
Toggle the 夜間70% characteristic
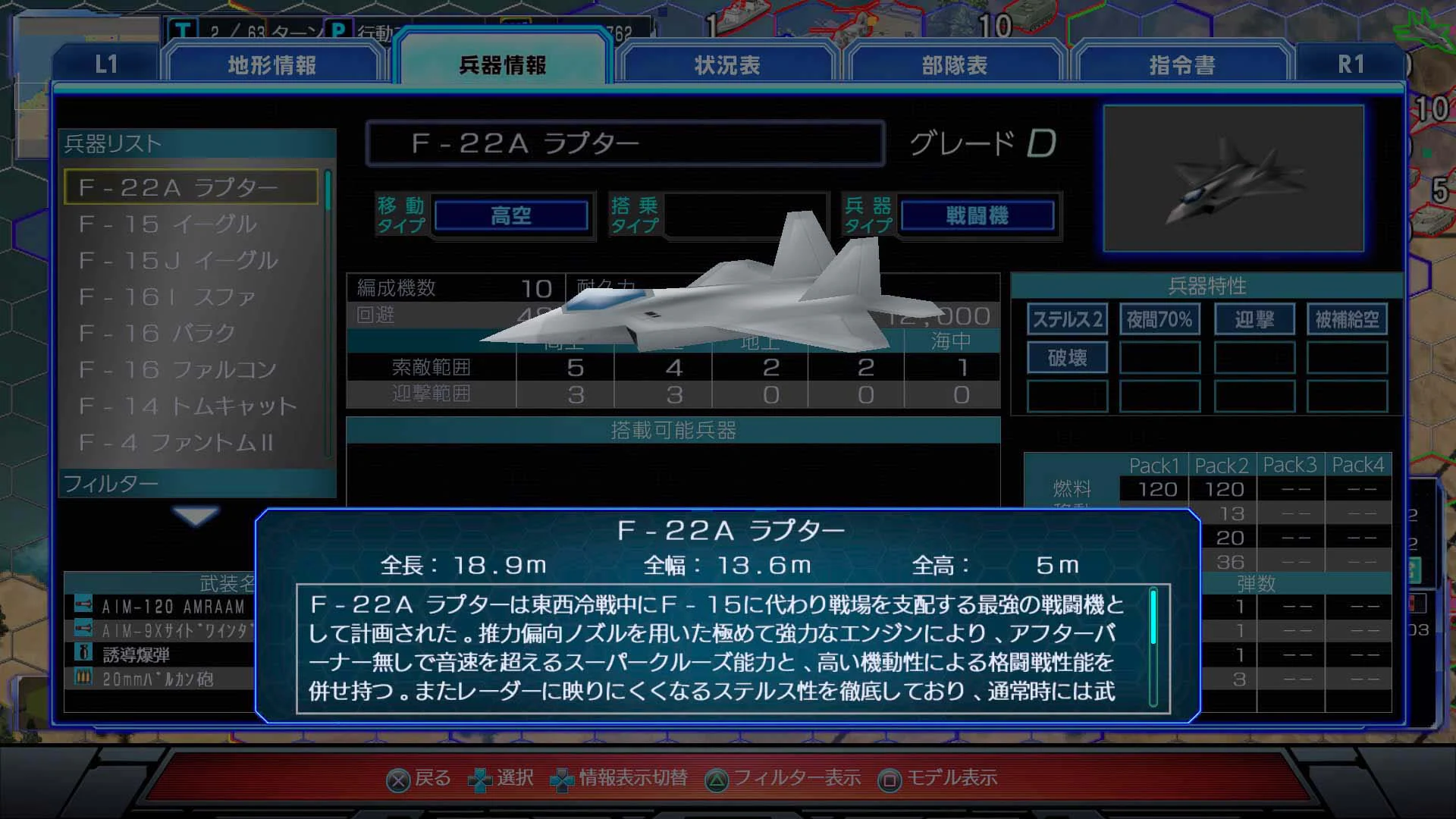tap(1159, 319)
